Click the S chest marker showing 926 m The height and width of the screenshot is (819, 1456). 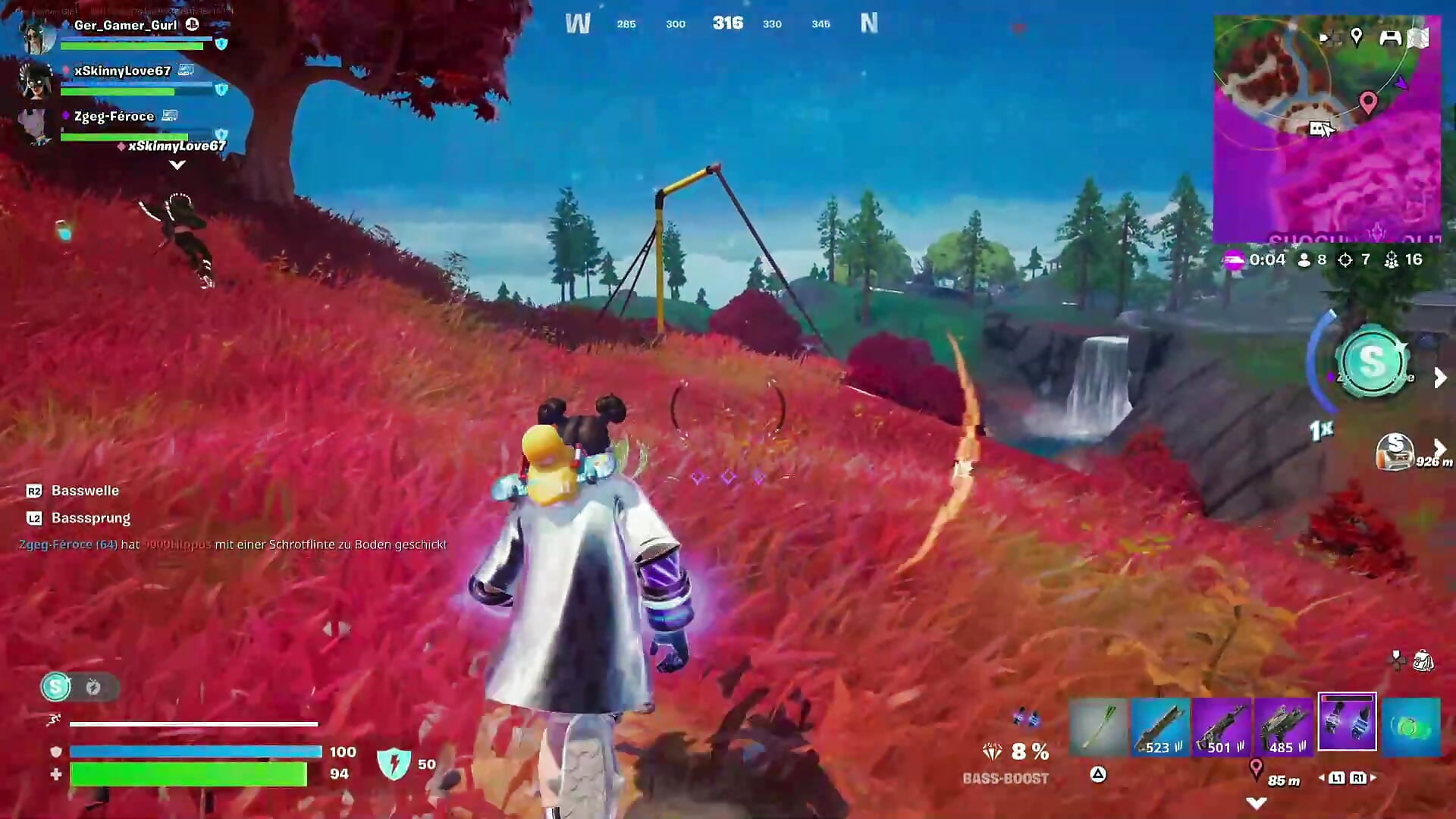pyautogui.click(x=1396, y=452)
